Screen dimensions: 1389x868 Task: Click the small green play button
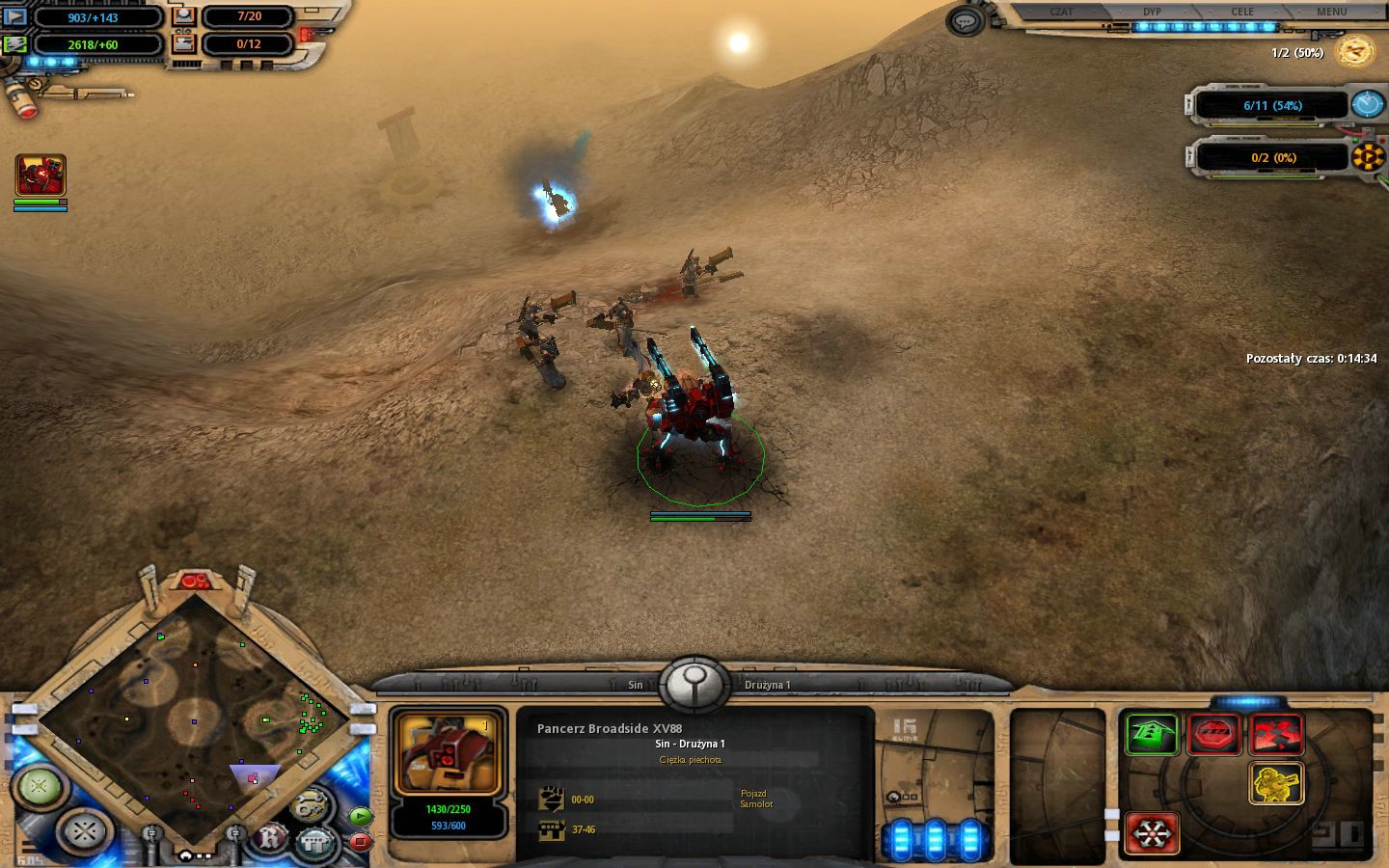[360, 816]
